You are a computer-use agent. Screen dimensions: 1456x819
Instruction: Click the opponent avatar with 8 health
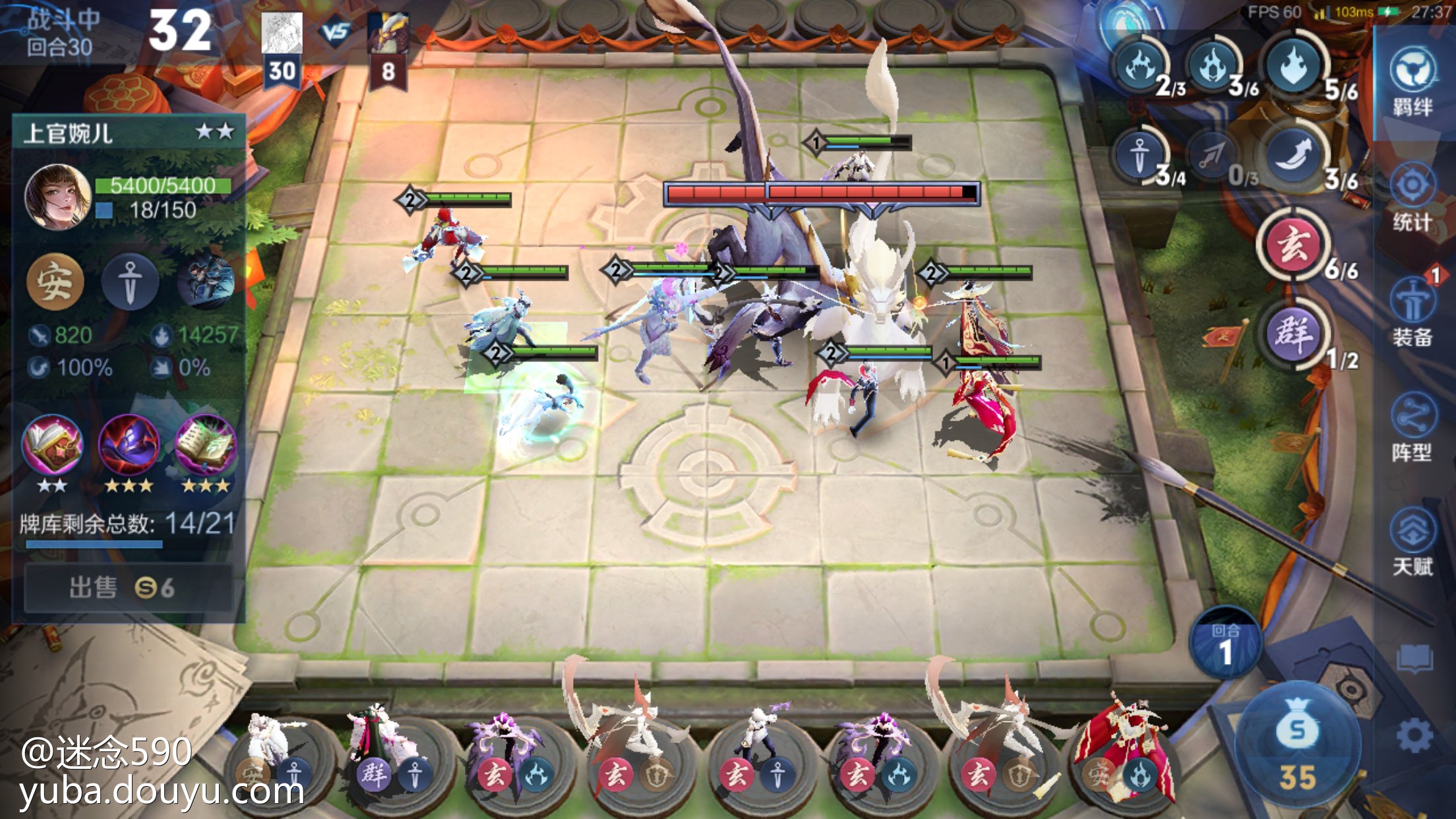(388, 33)
